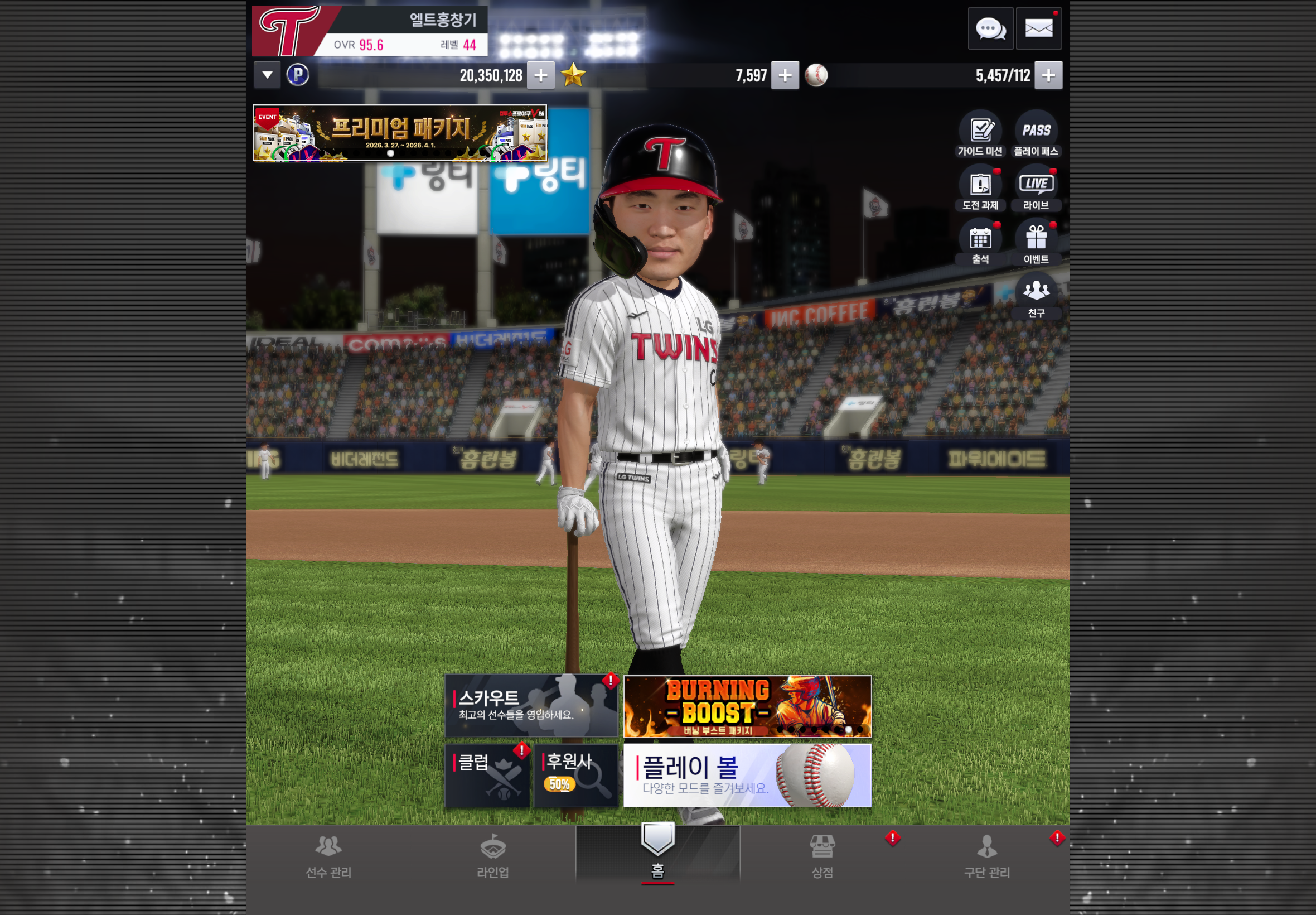
Task: Open the 라이브 LIVE icon
Action: 1036,189
